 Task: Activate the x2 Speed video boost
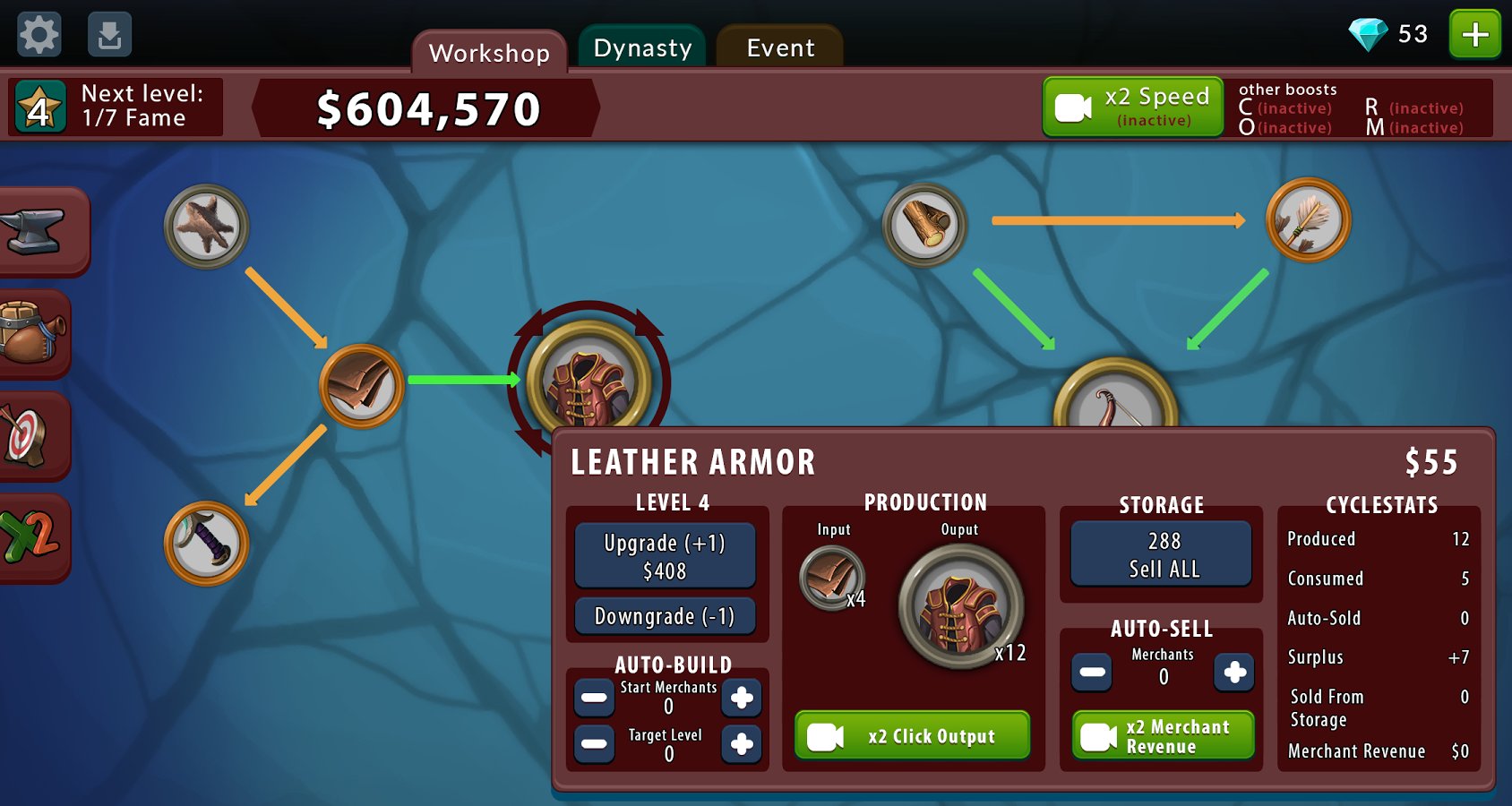[1133, 107]
